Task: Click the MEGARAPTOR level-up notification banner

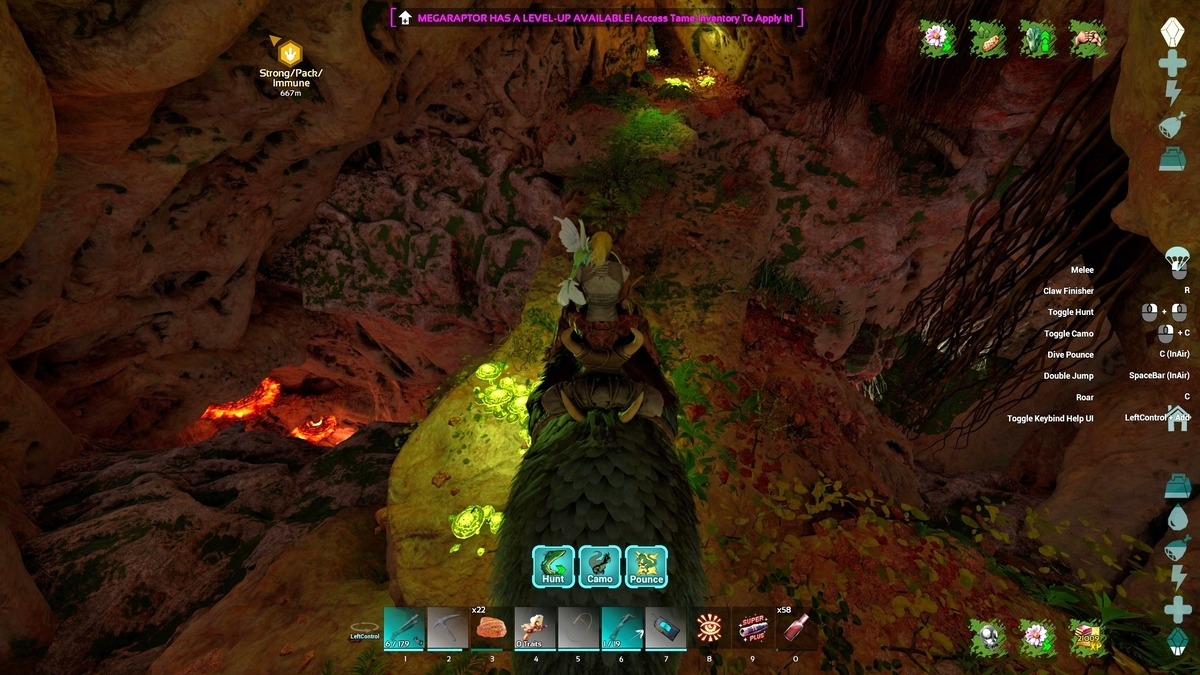Action: 600,17
